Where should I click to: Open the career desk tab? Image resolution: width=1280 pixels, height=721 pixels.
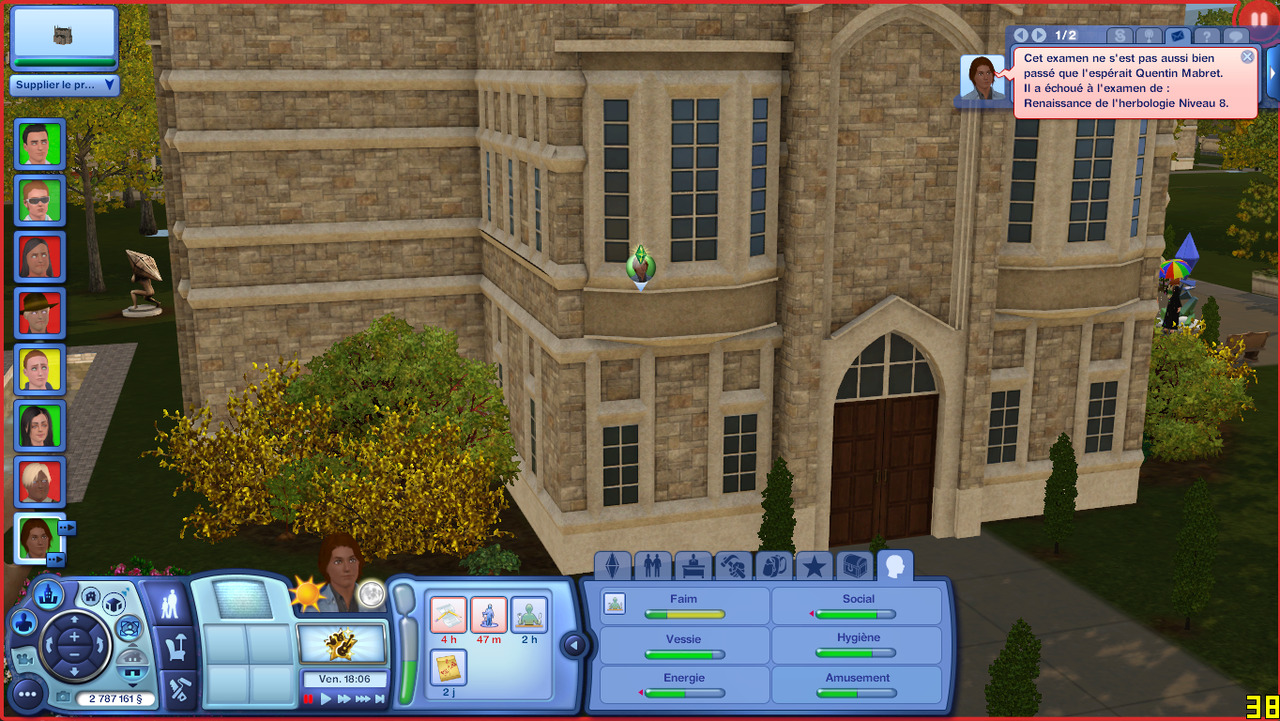pyautogui.click(x=693, y=567)
